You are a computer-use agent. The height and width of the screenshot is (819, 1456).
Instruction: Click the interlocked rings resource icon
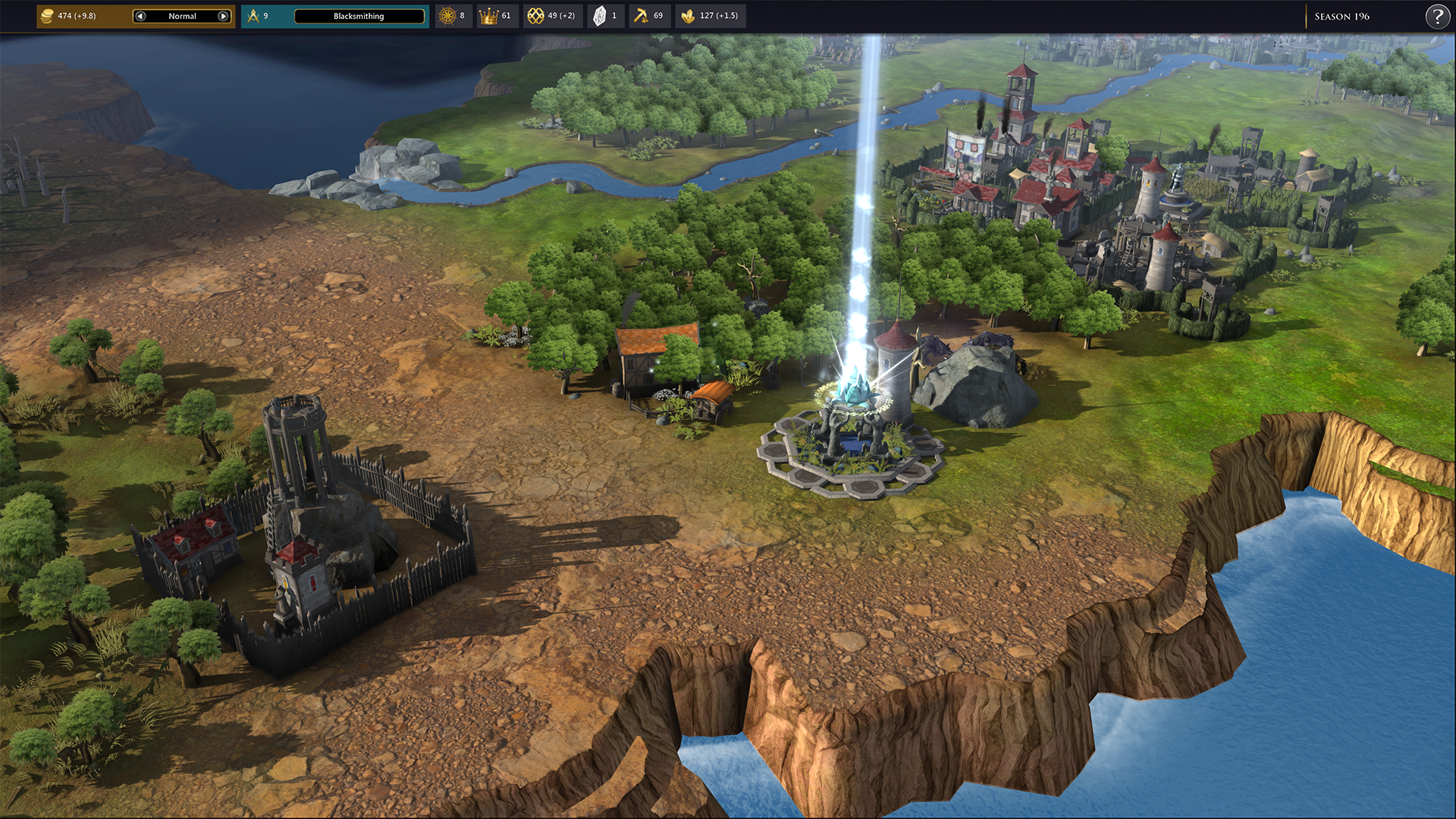pos(535,16)
